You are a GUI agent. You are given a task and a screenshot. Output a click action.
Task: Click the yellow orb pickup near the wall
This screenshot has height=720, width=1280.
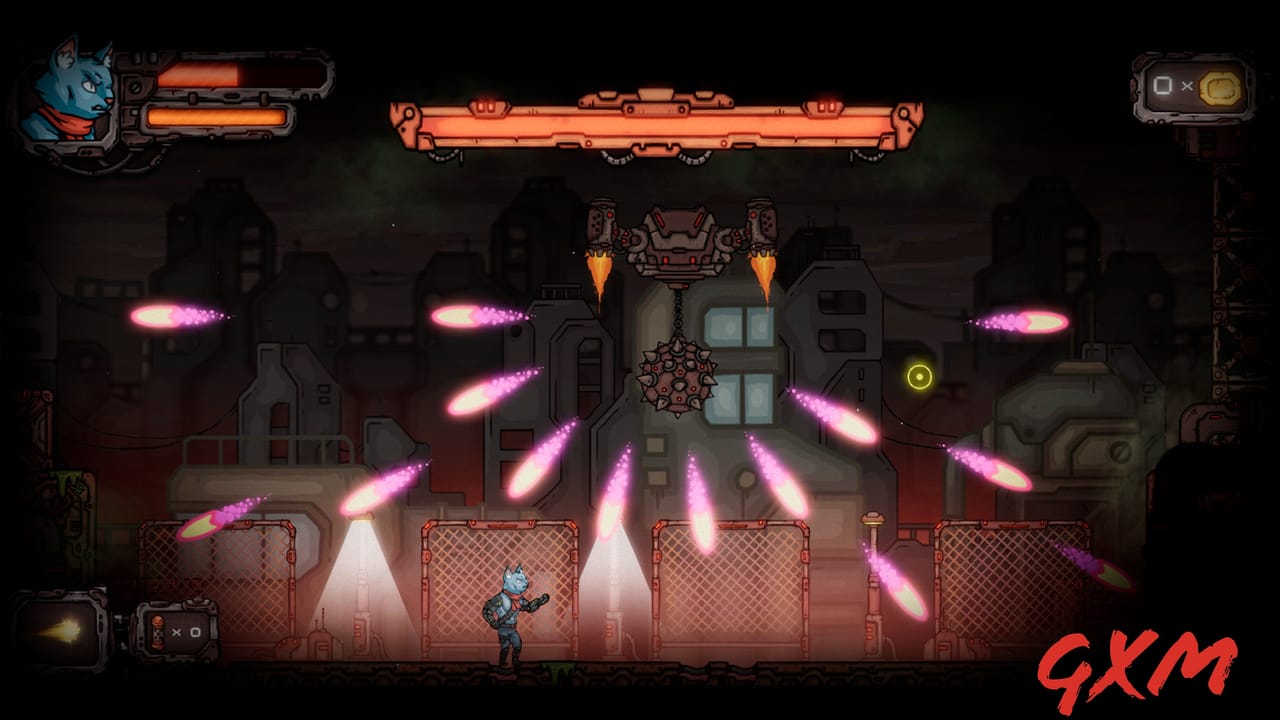[919, 377]
